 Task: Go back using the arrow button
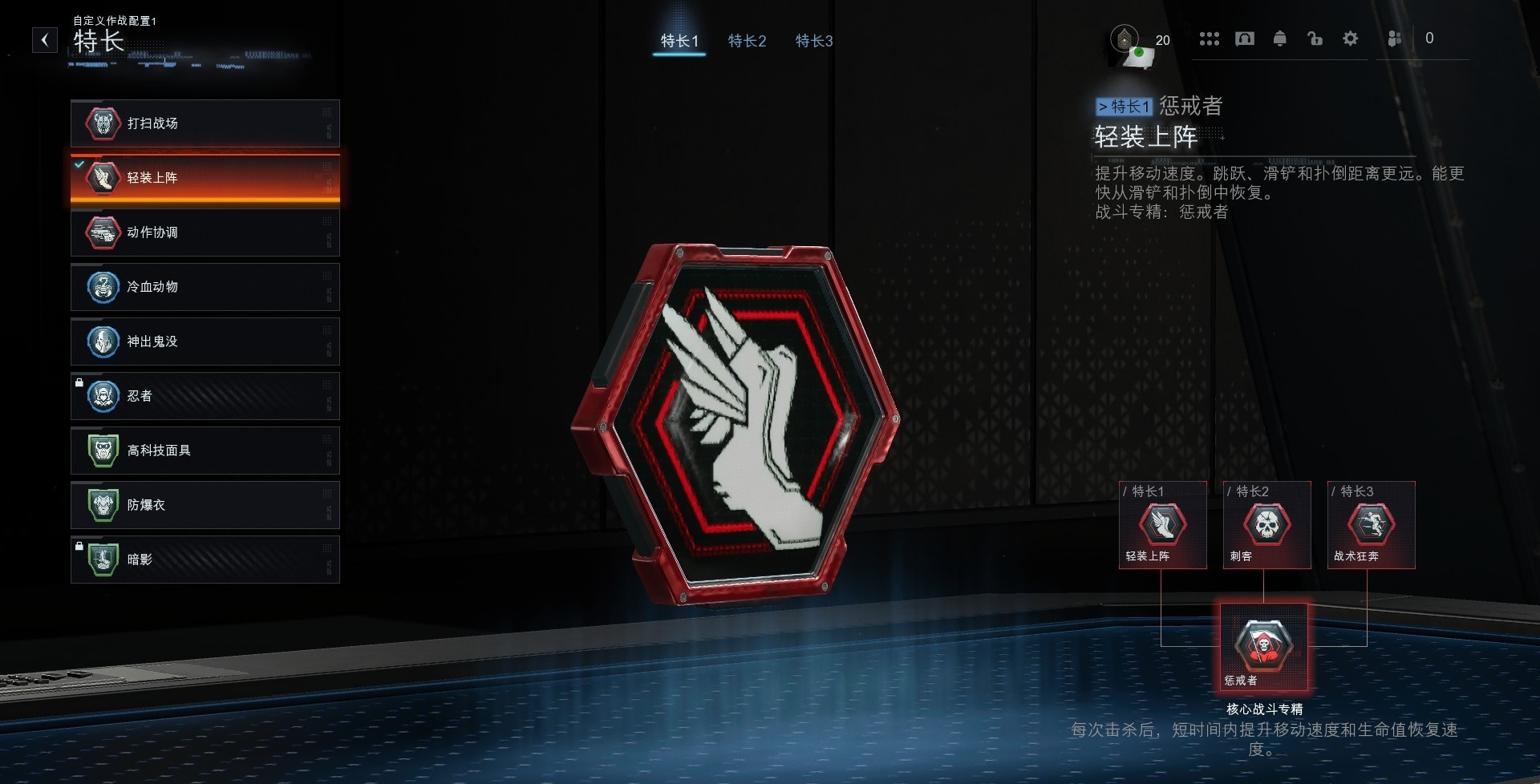pyautogui.click(x=45, y=39)
